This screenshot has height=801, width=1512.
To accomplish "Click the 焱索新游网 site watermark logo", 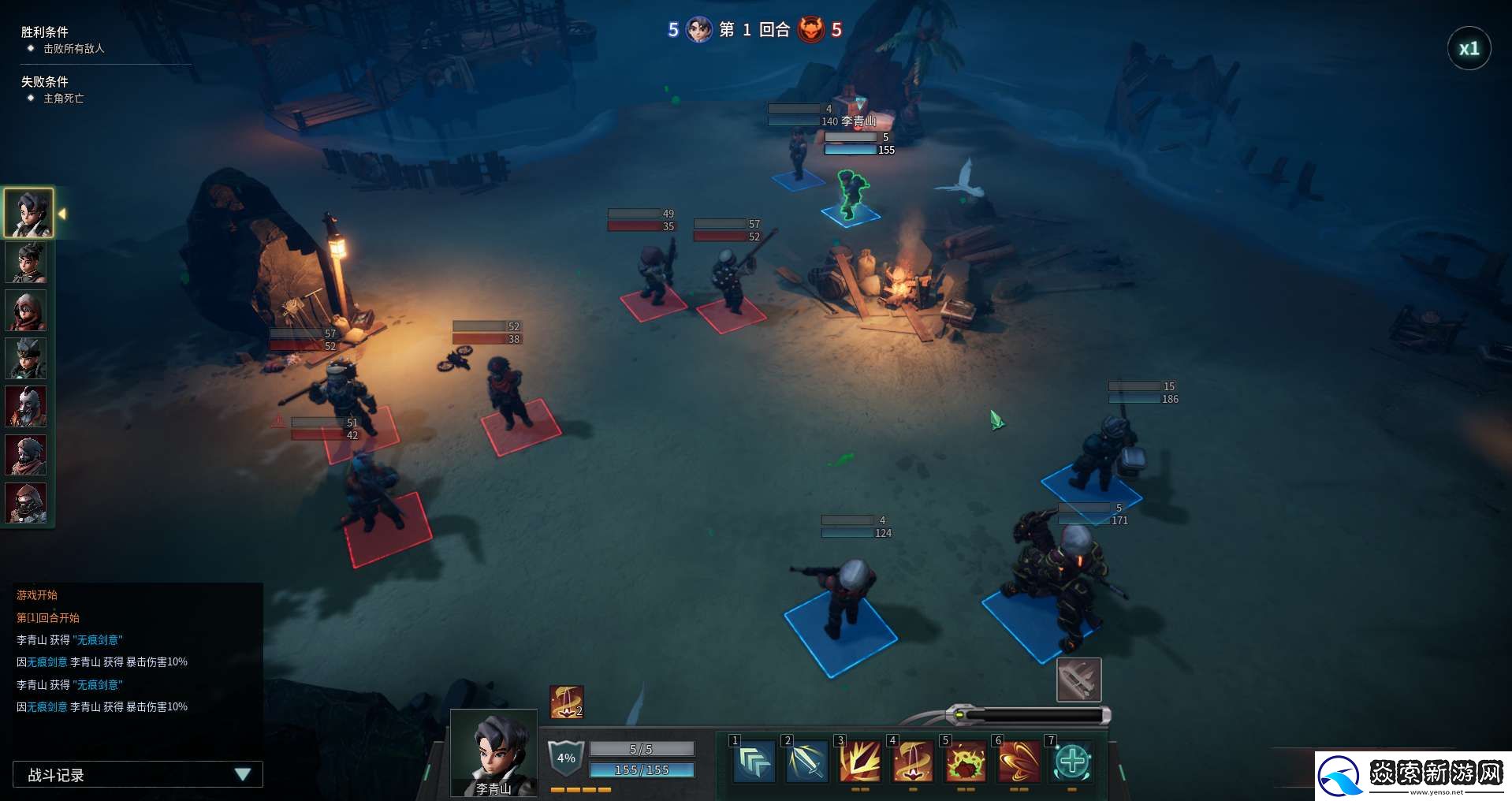I will pos(1413,776).
